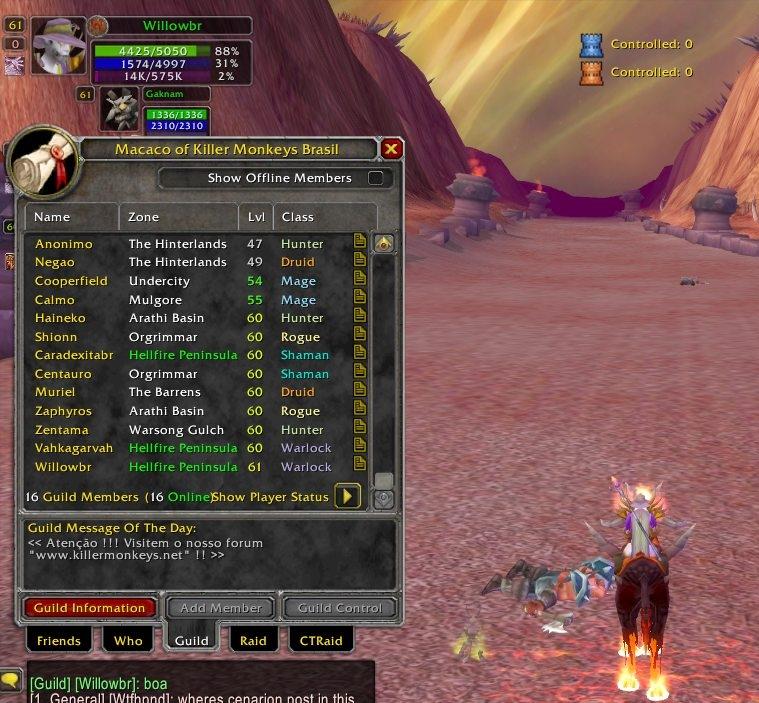Open the Raid tab
This screenshot has width=759, height=703.
click(x=253, y=640)
